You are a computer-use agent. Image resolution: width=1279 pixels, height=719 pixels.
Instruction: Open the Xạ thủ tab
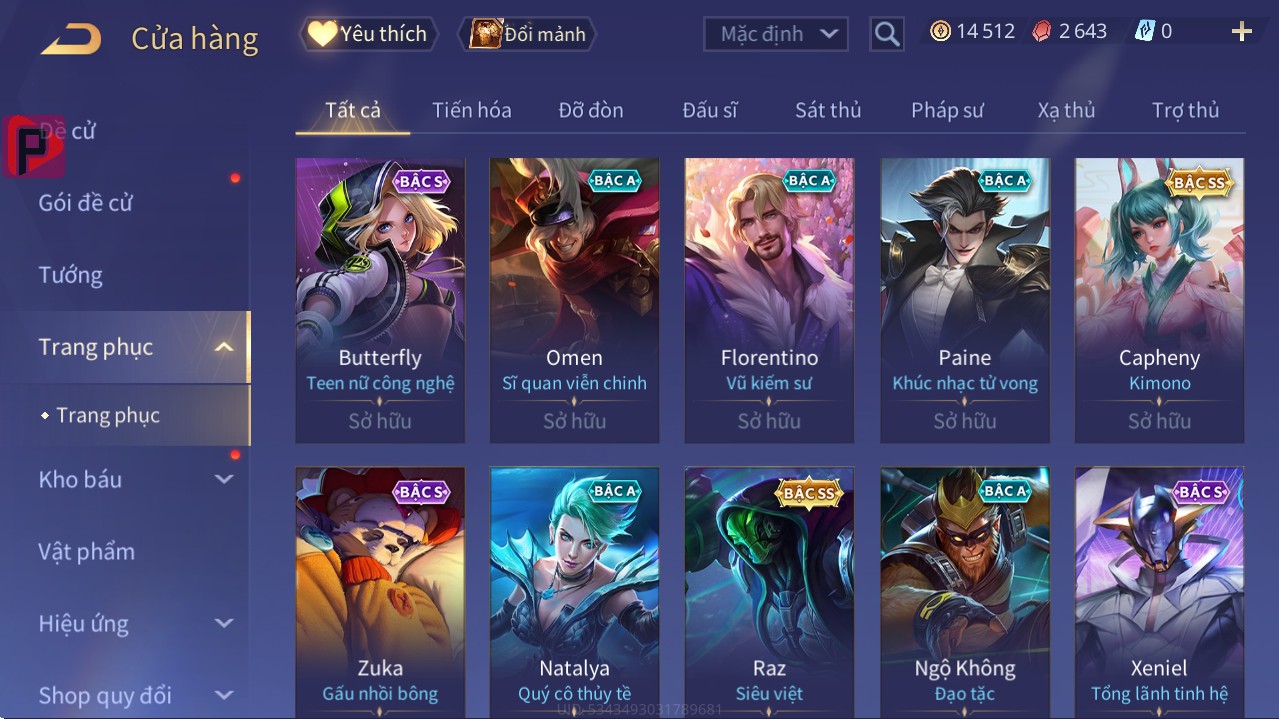tap(1066, 110)
